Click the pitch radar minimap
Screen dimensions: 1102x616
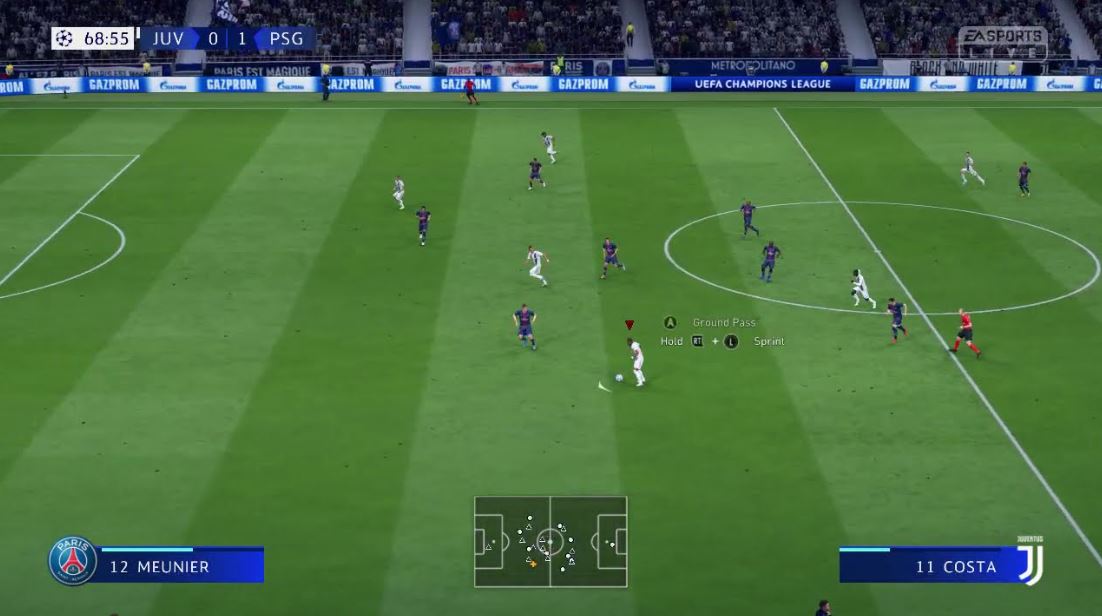[550, 542]
